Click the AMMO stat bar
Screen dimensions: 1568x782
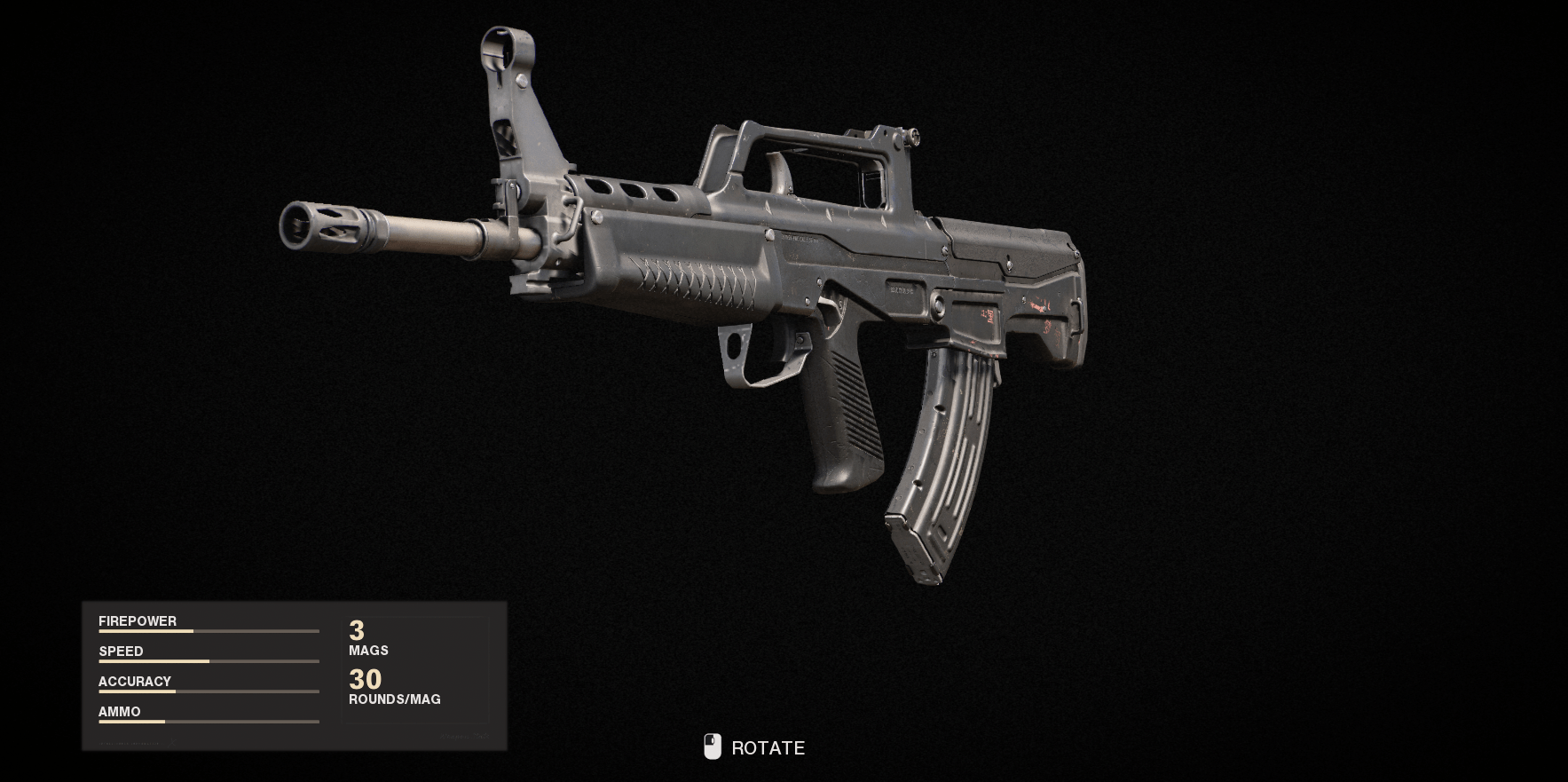[208, 723]
